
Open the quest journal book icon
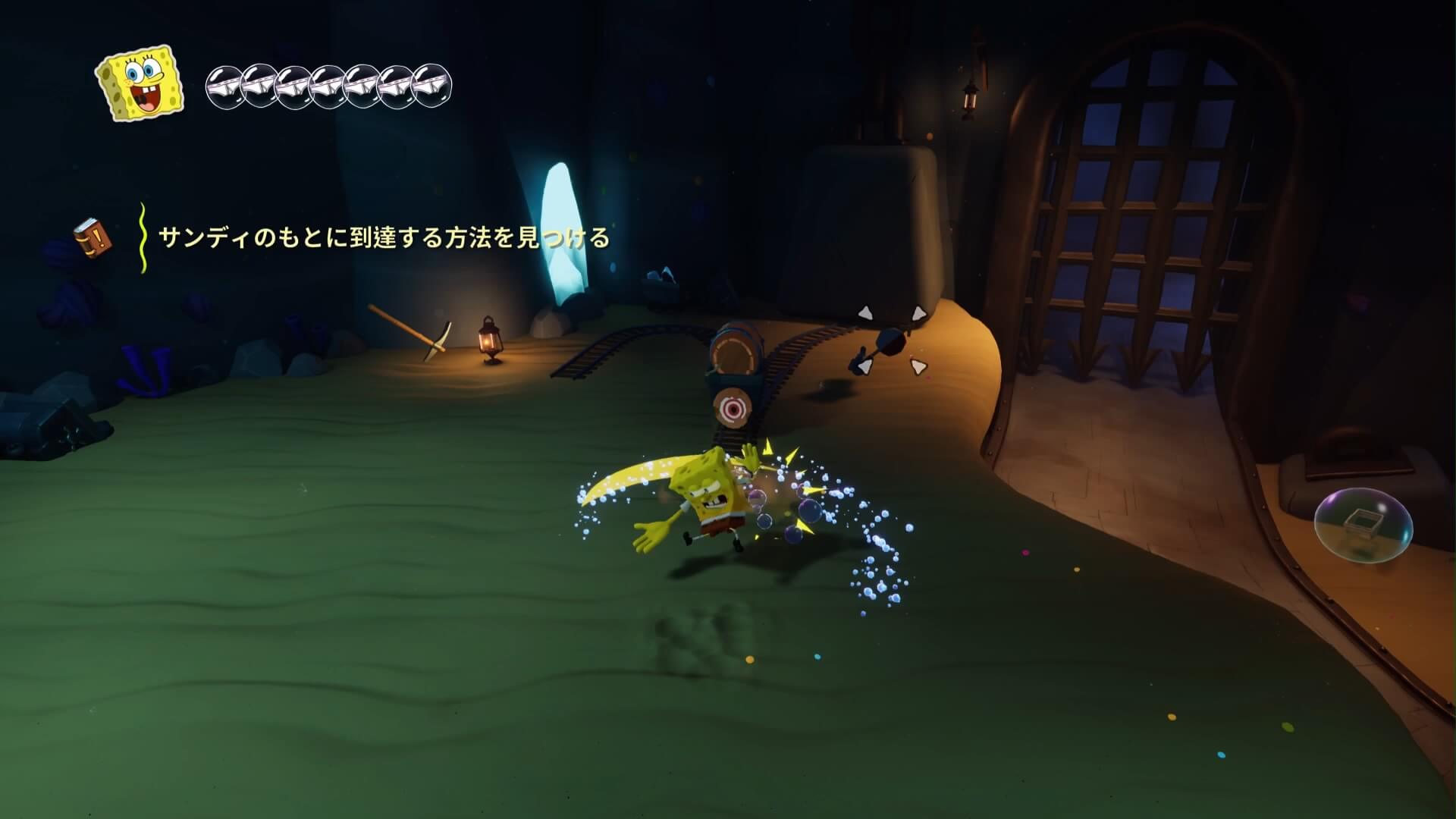click(x=93, y=237)
